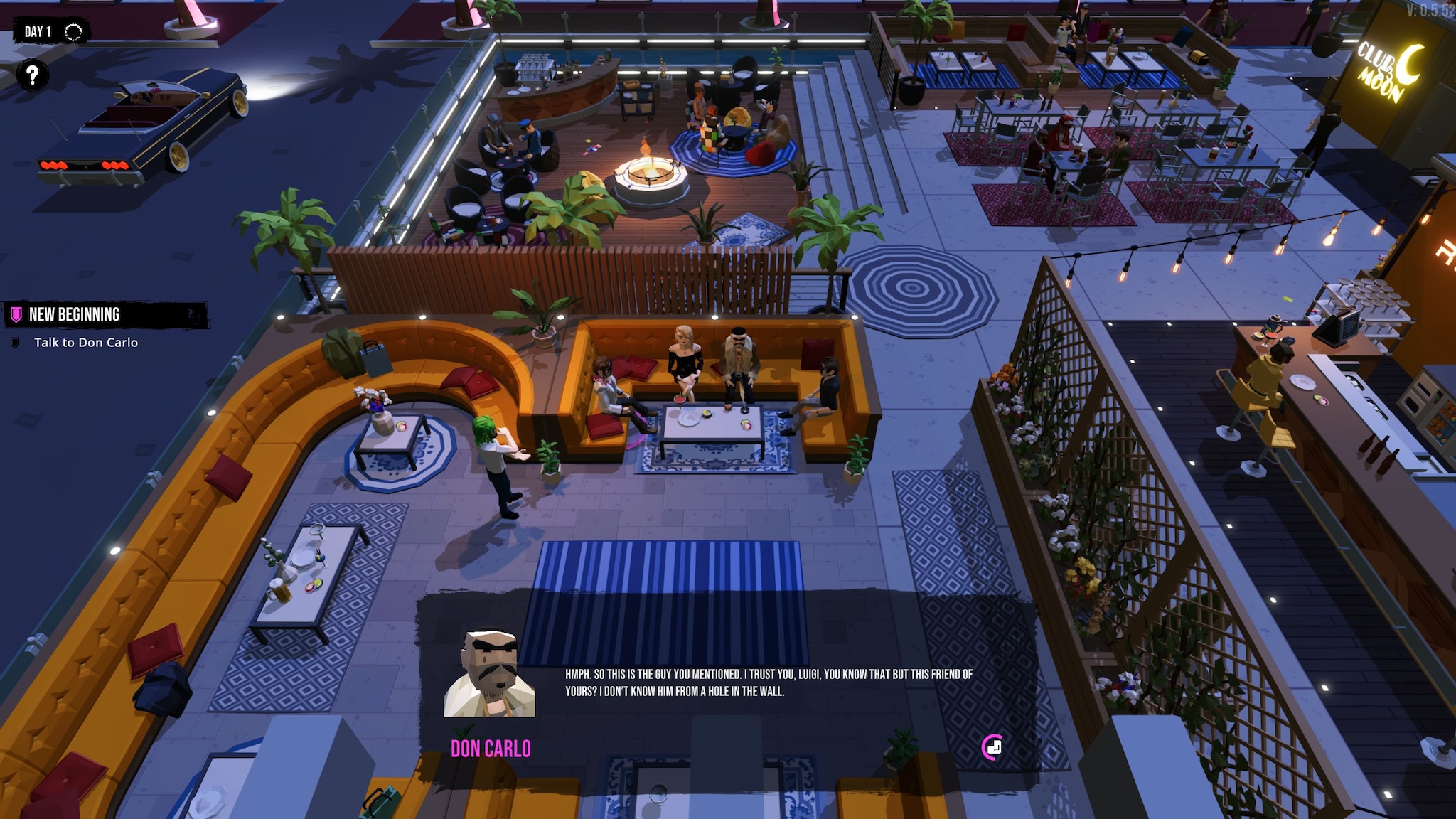Advance Don Carlo's dialogue with the continue icon

[x=992, y=746]
